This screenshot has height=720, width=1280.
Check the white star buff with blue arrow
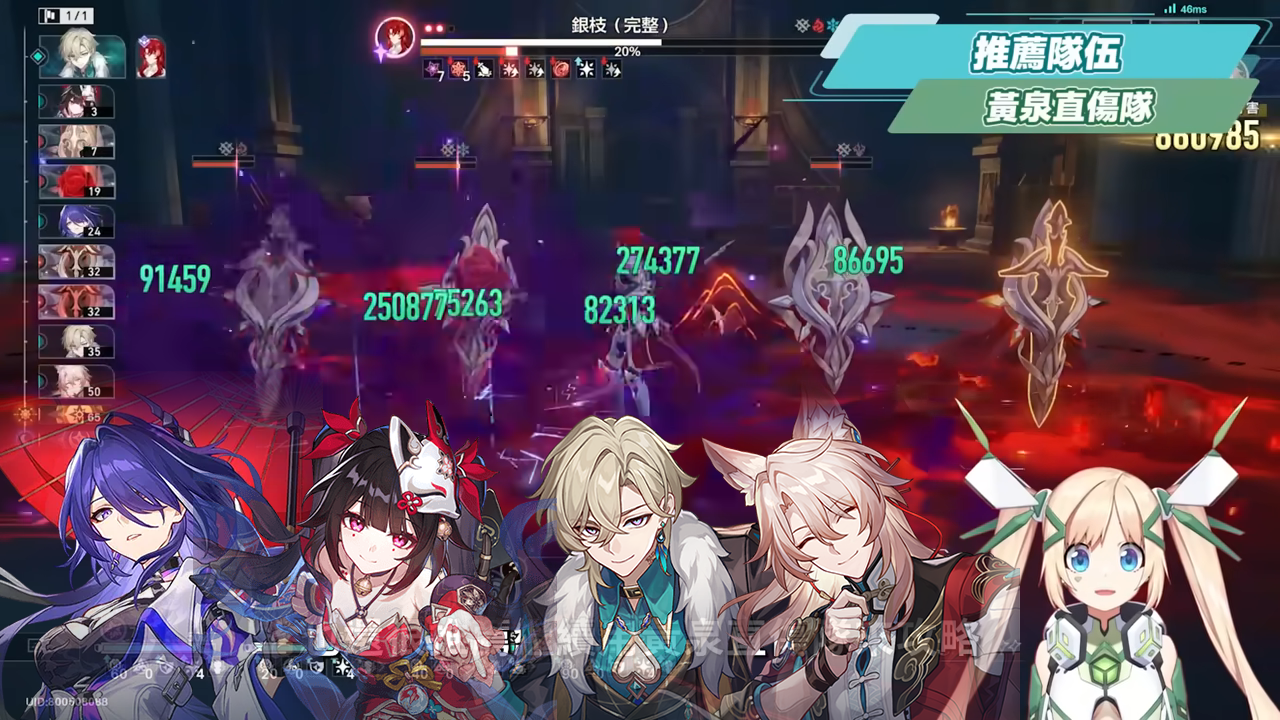click(588, 69)
